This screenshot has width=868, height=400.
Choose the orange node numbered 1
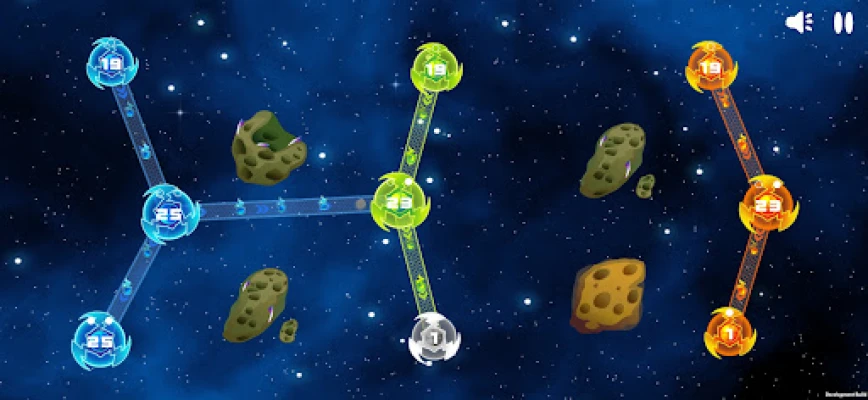point(729,331)
